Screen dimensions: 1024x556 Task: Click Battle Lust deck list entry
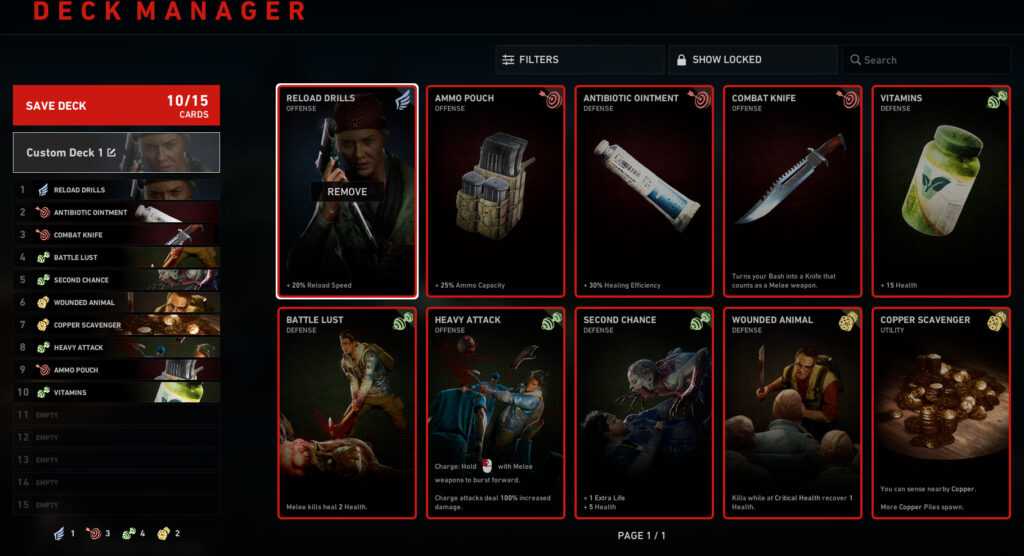click(x=116, y=258)
